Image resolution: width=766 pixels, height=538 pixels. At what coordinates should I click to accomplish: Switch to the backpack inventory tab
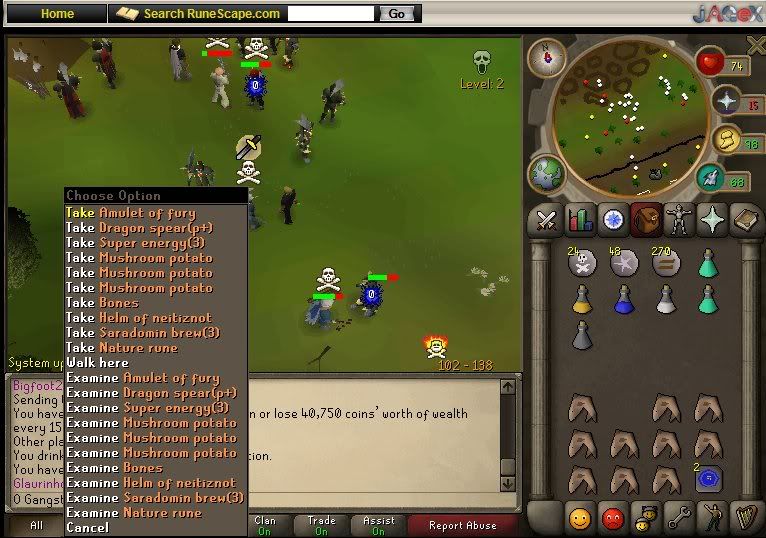tap(645, 219)
